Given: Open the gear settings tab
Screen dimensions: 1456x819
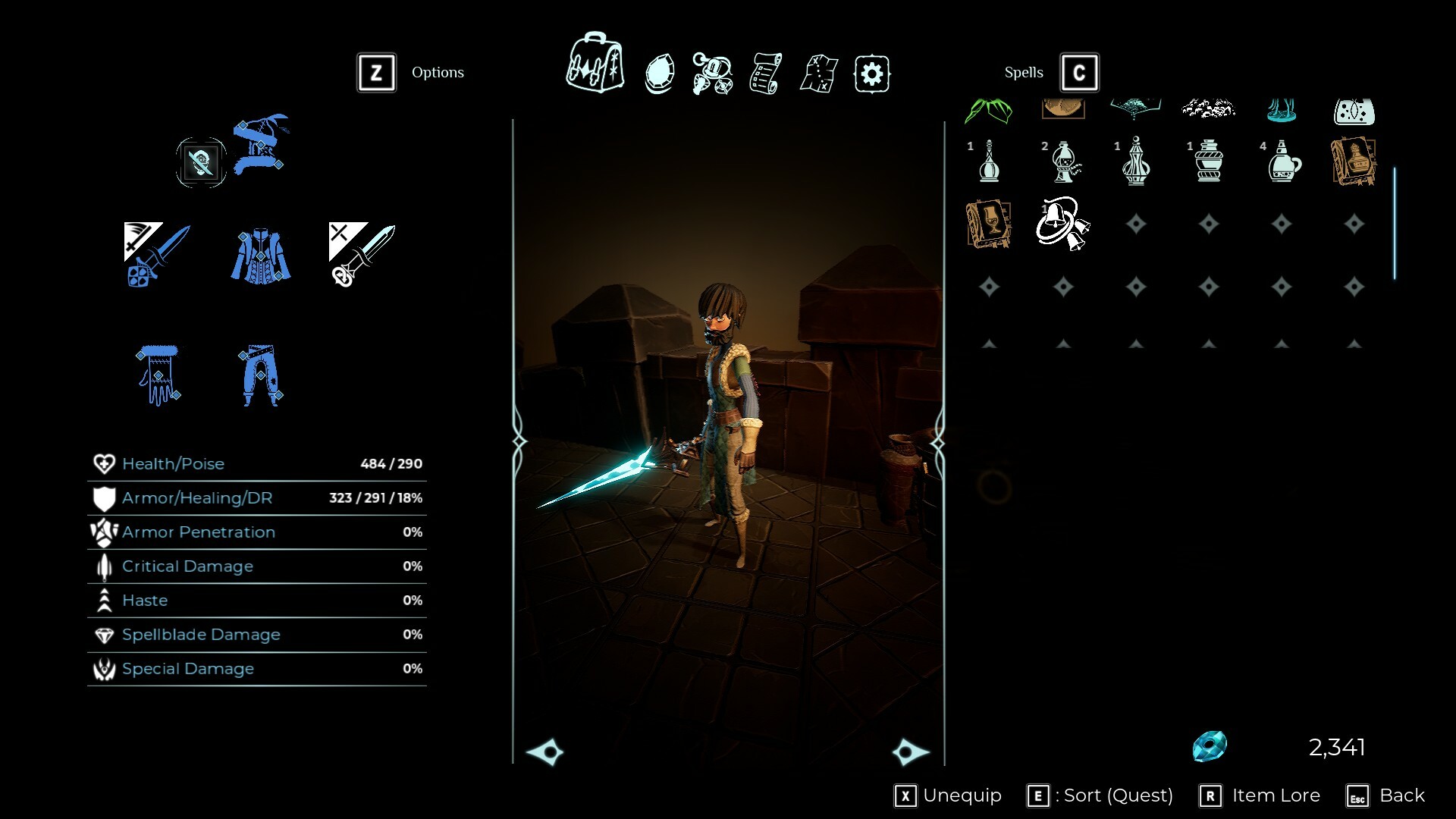Looking at the screenshot, I should tap(872, 74).
